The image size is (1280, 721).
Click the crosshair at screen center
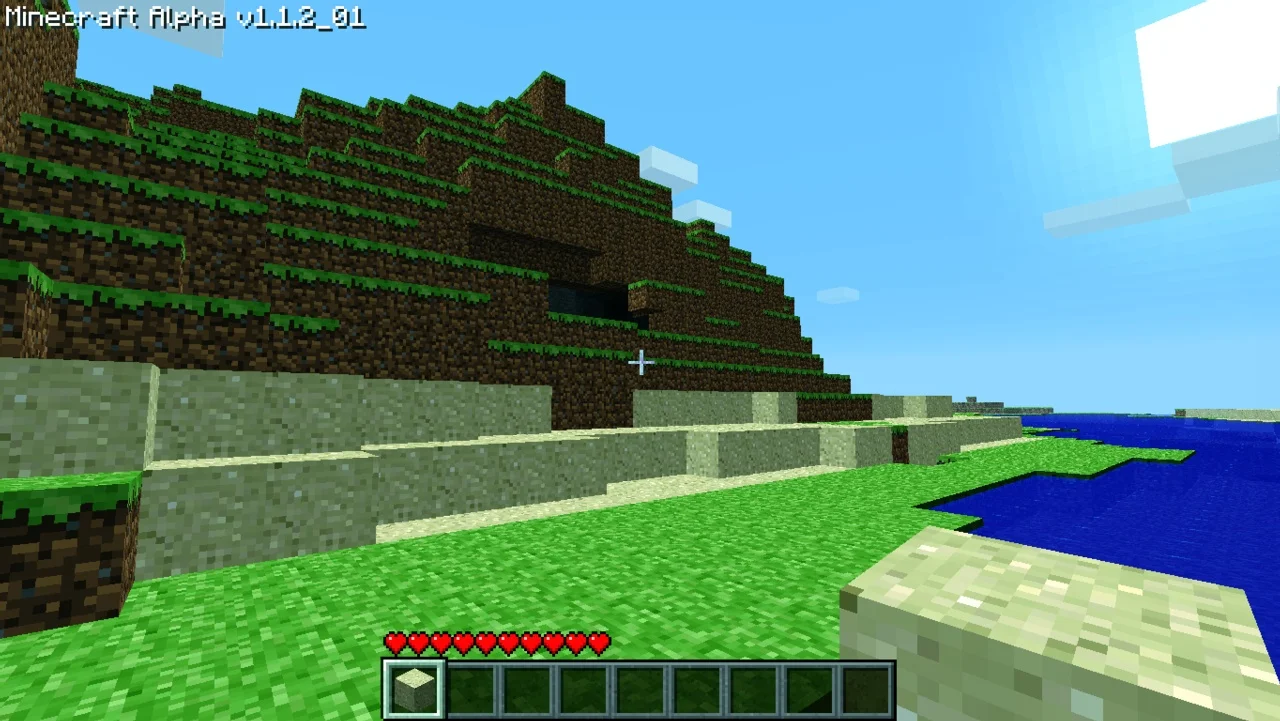640,362
